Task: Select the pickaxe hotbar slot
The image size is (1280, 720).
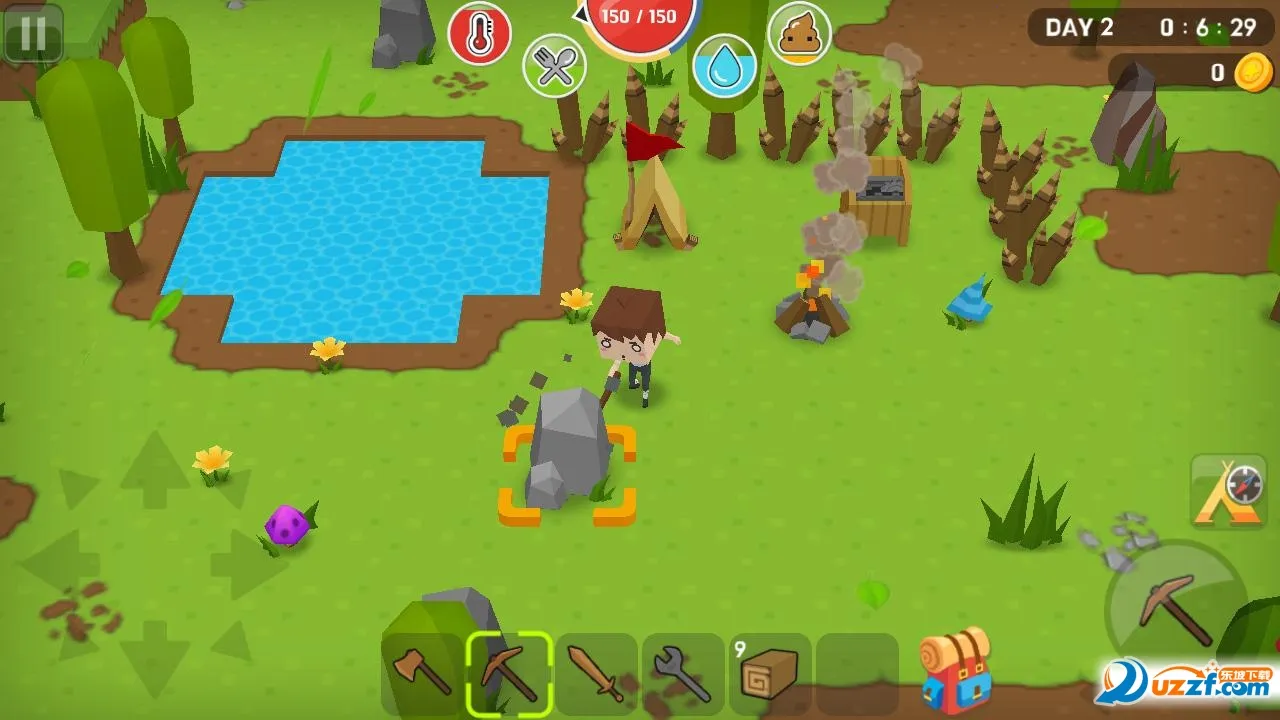Action: point(509,673)
